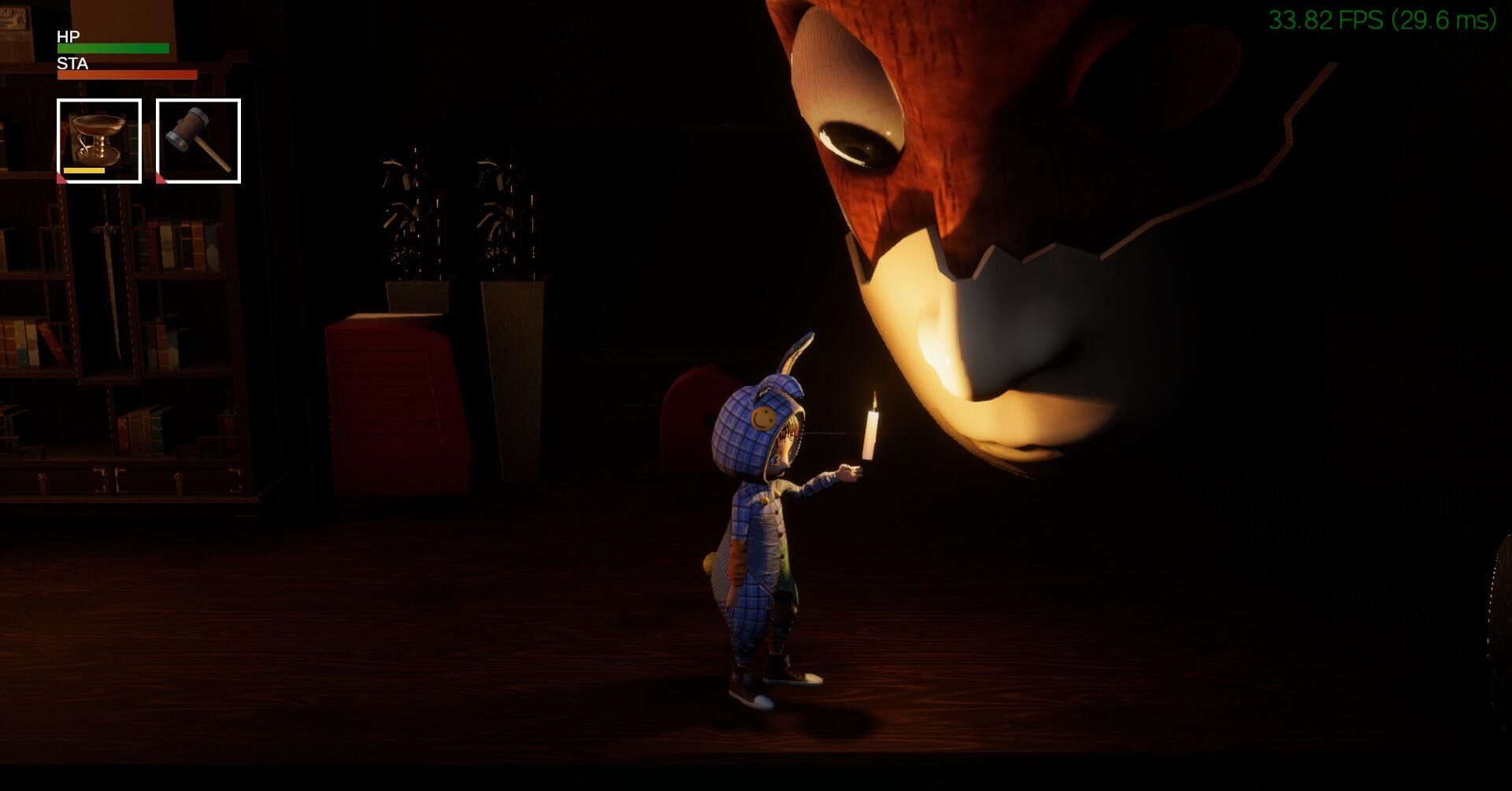This screenshot has height=791, width=1512.
Task: Select the candle holder item slot
Action: 98,138
